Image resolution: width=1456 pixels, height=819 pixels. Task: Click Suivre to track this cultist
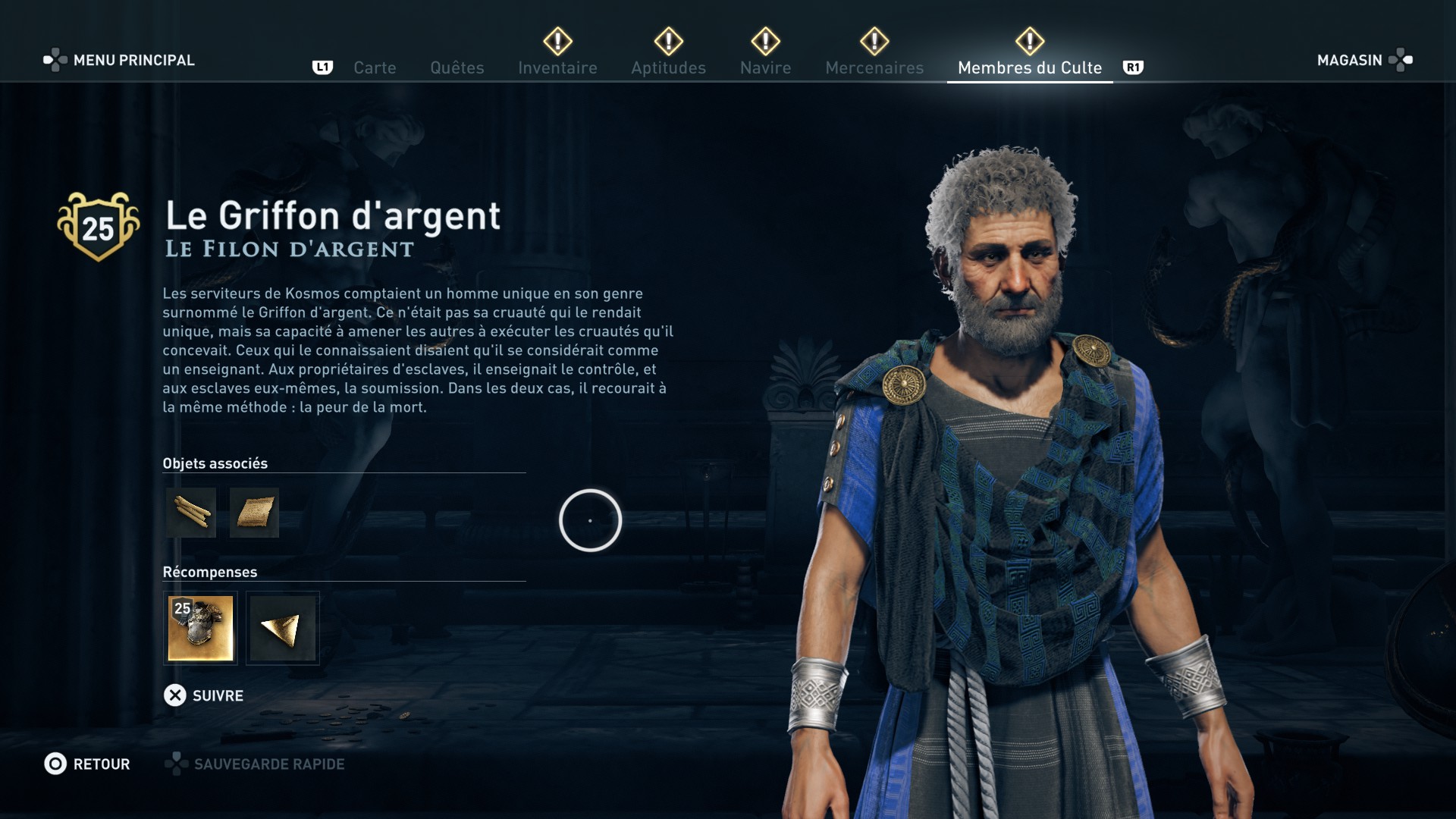(204, 695)
